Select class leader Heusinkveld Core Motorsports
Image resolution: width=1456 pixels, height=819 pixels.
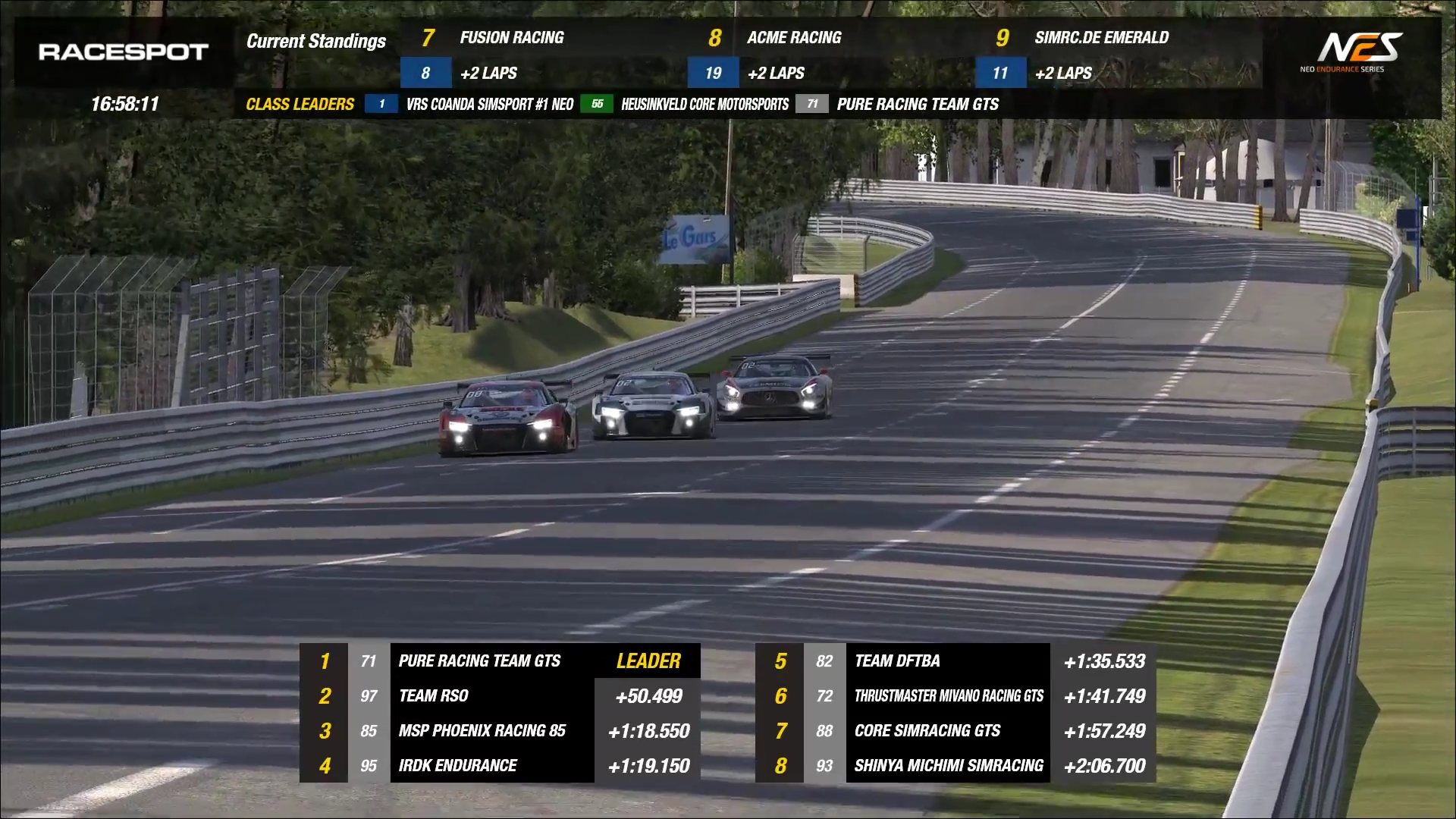click(x=704, y=105)
